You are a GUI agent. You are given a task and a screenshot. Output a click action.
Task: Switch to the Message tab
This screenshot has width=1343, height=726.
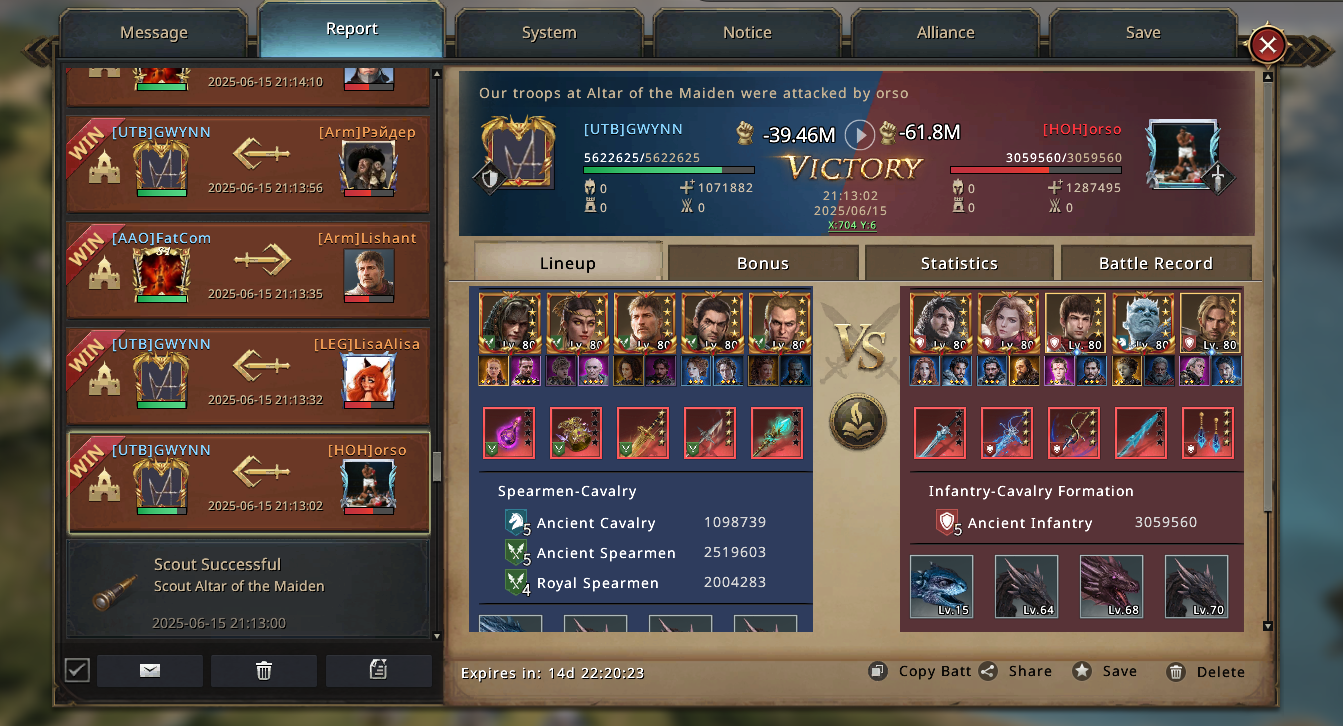pyautogui.click(x=153, y=33)
